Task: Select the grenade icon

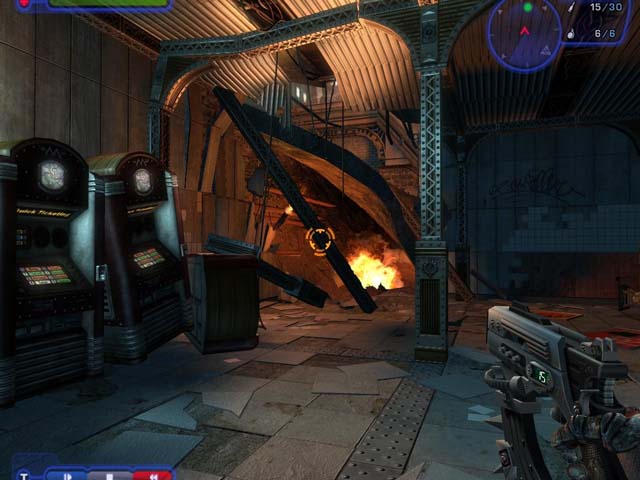Action: pyautogui.click(x=570, y=33)
